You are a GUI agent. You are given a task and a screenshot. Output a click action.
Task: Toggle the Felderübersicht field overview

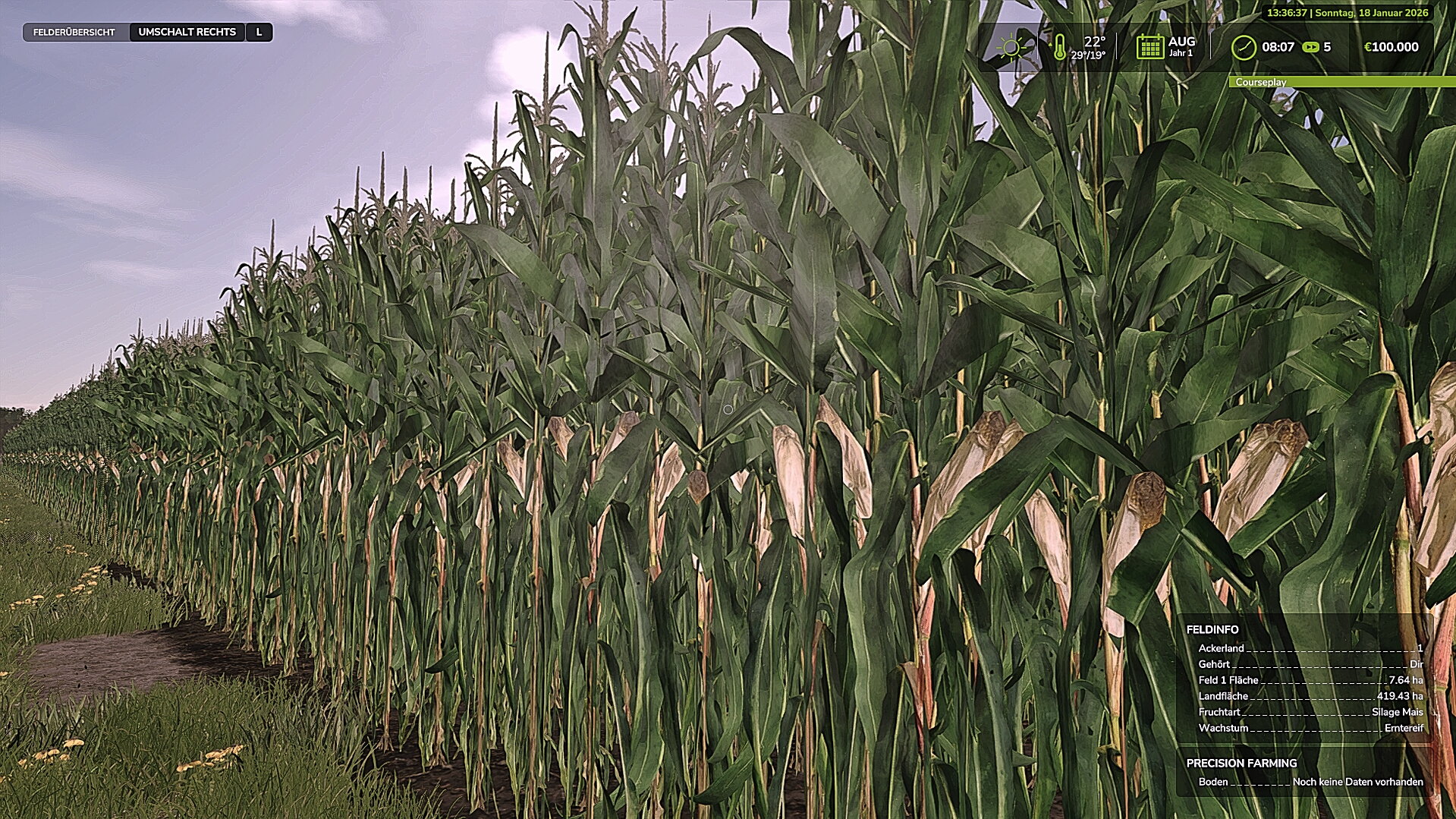[x=73, y=33]
